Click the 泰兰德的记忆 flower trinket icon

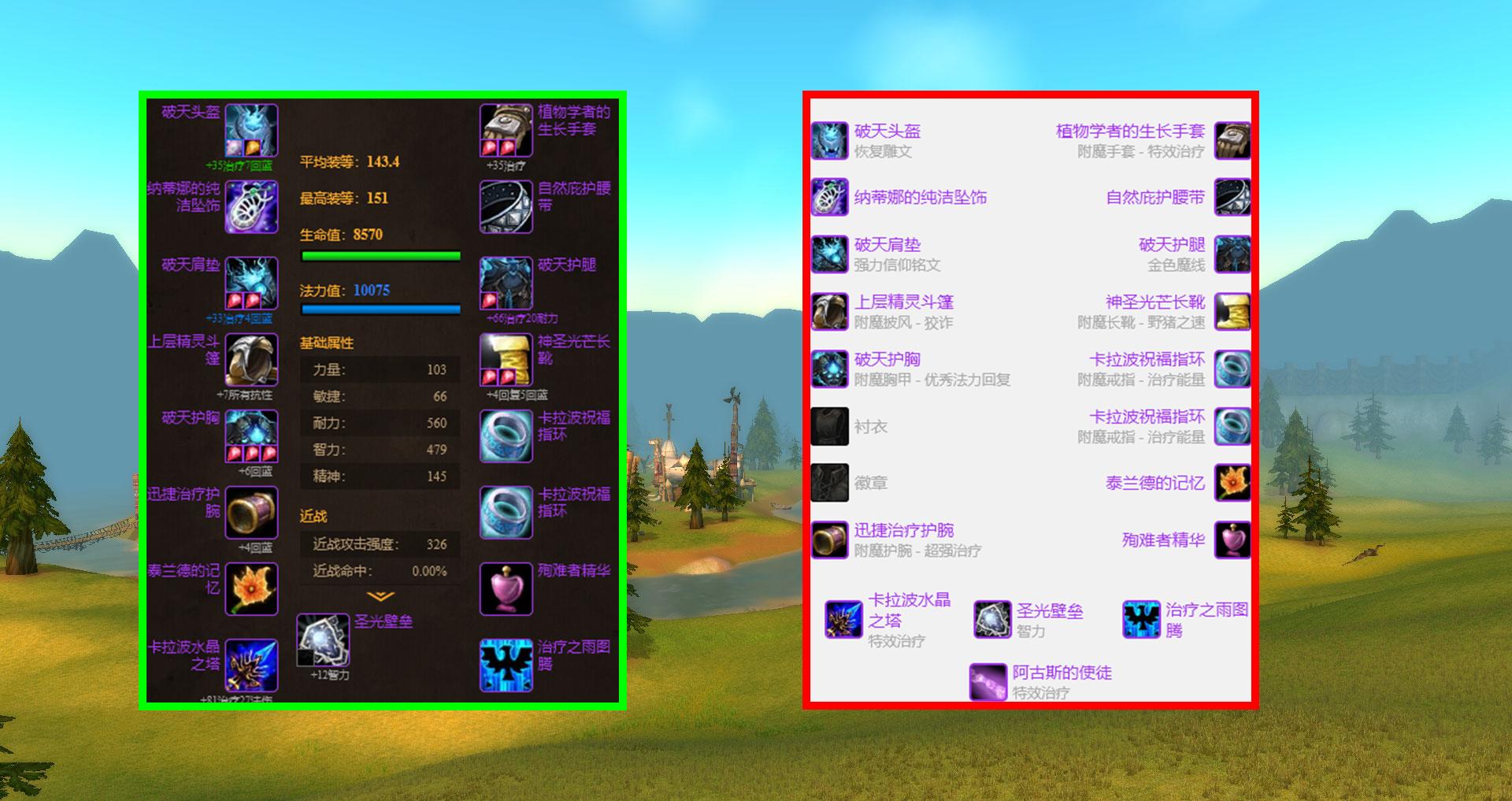pos(252,588)
